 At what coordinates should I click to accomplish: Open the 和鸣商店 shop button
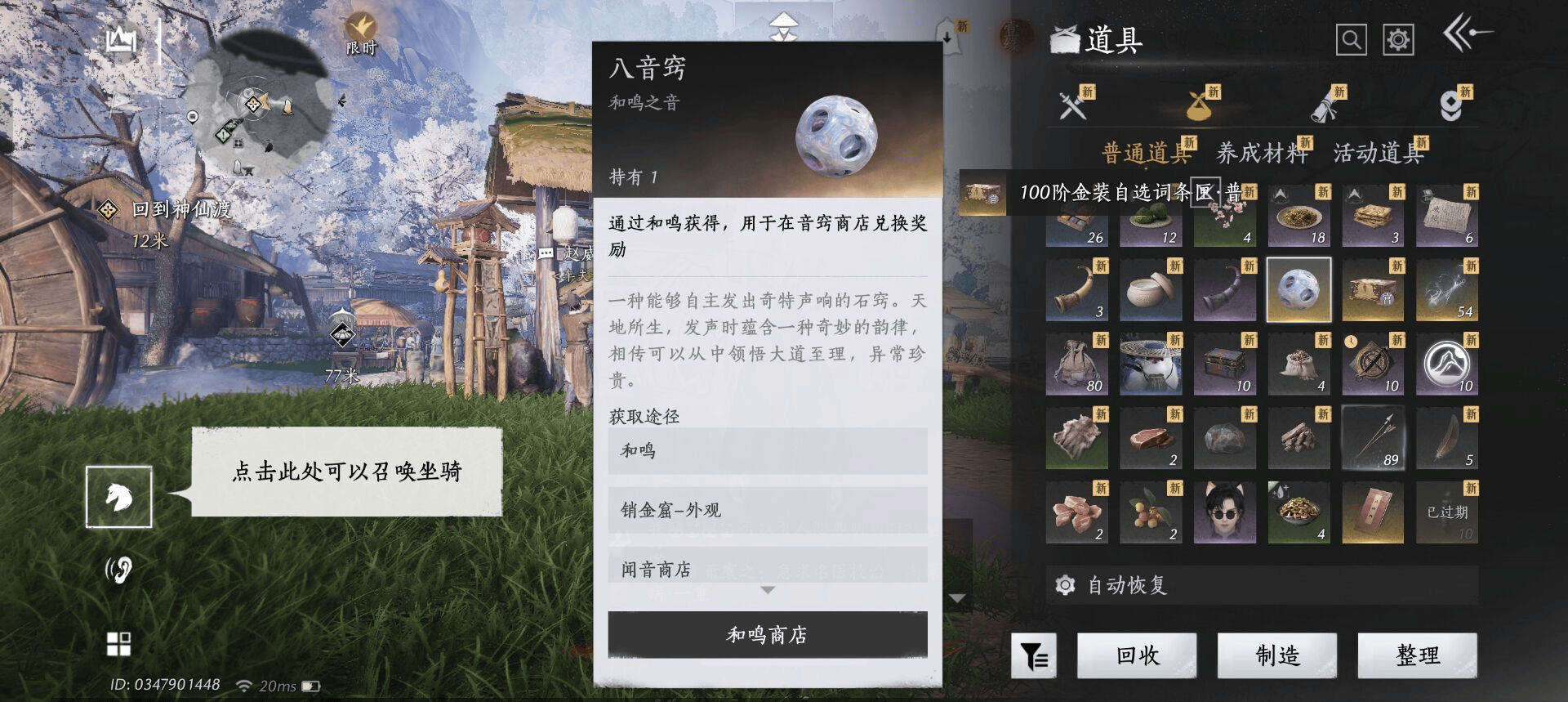767,635
